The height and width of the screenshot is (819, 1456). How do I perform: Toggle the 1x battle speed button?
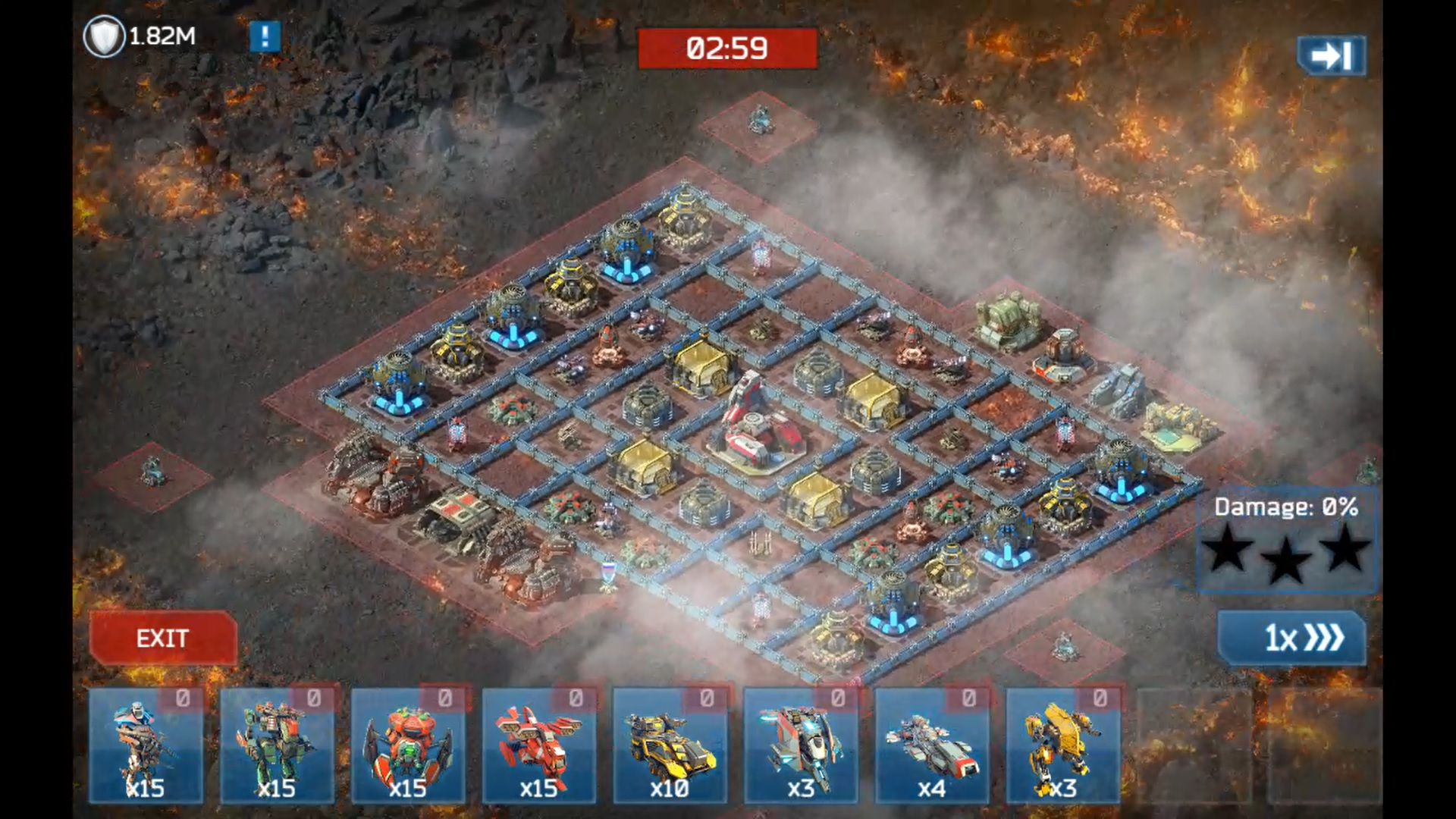point(1291,639)
